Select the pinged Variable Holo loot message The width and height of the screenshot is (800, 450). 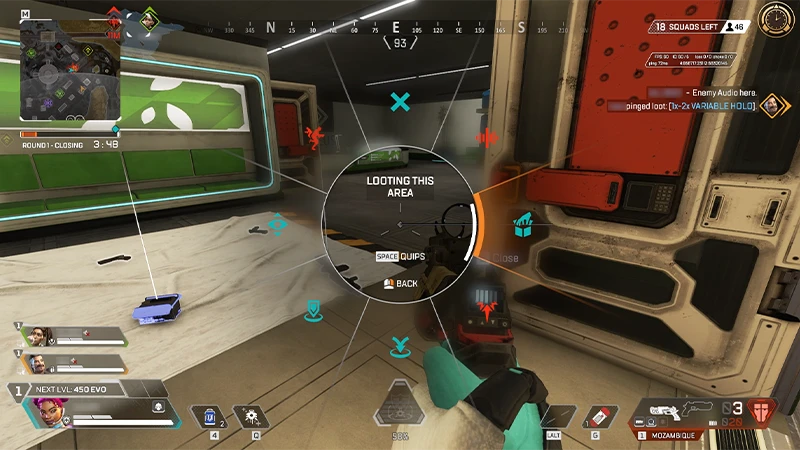coord(705,105)
